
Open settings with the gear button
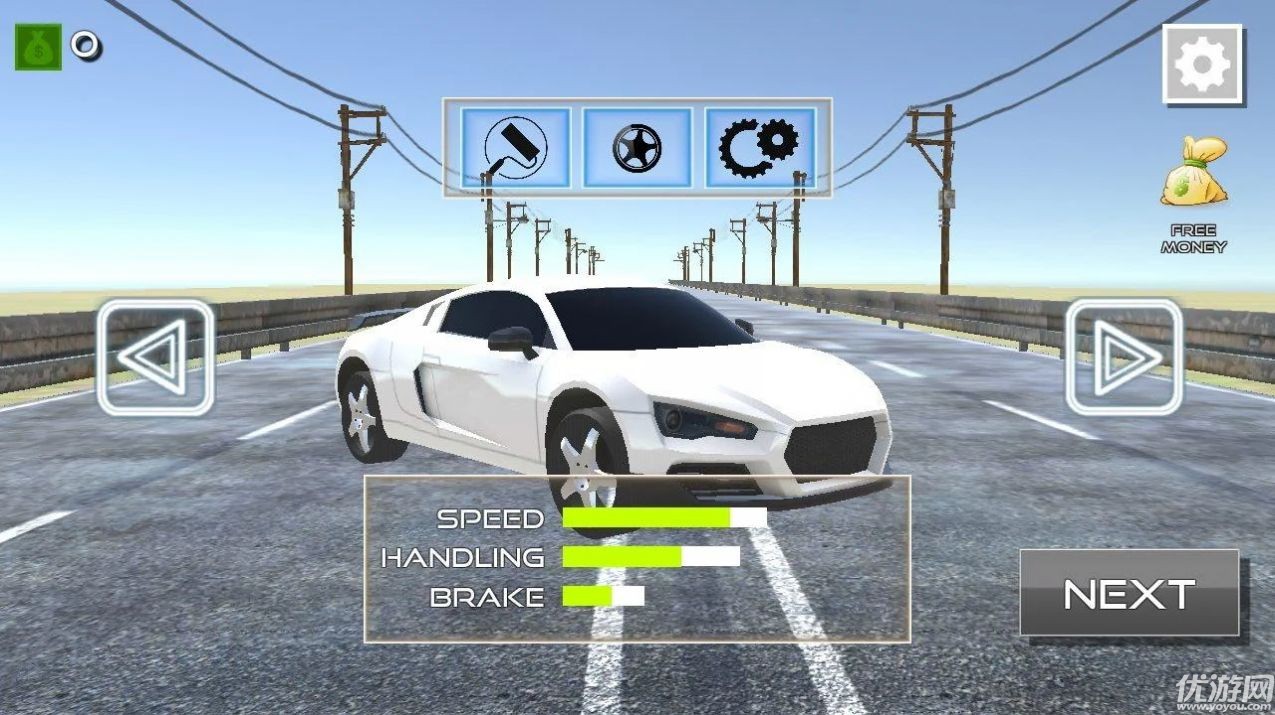pos(1202,64)
